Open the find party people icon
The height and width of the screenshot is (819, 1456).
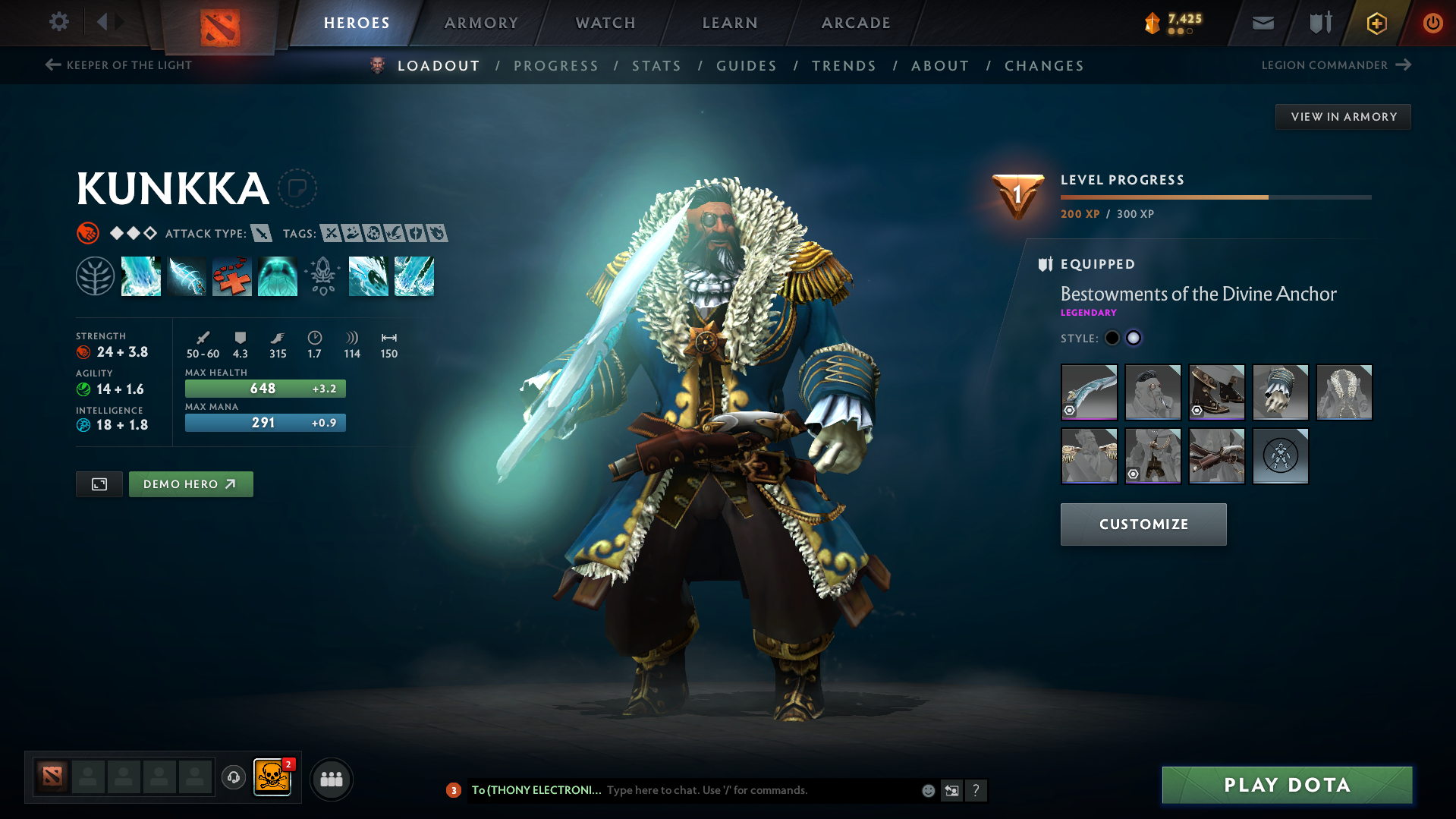[331, 779]
